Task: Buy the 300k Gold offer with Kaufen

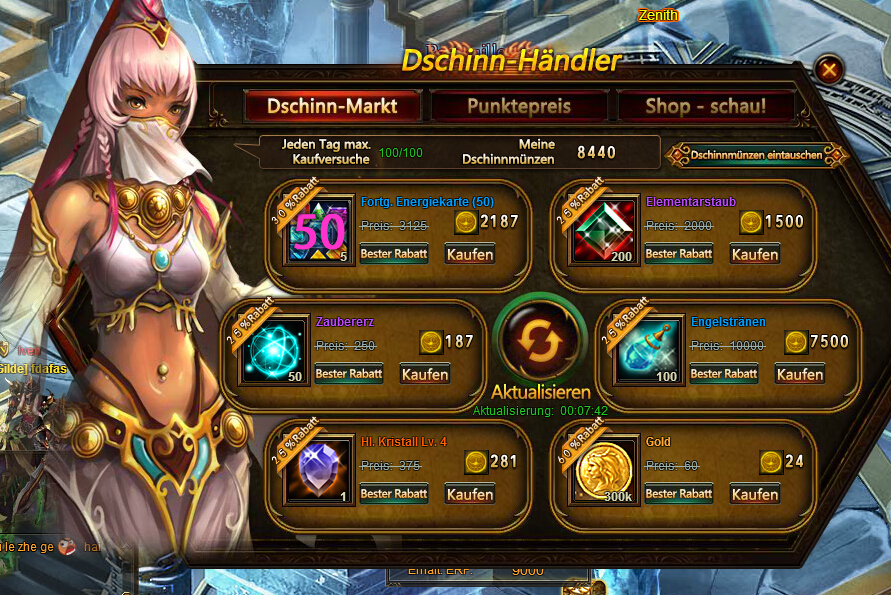Action: pos(755,494)
